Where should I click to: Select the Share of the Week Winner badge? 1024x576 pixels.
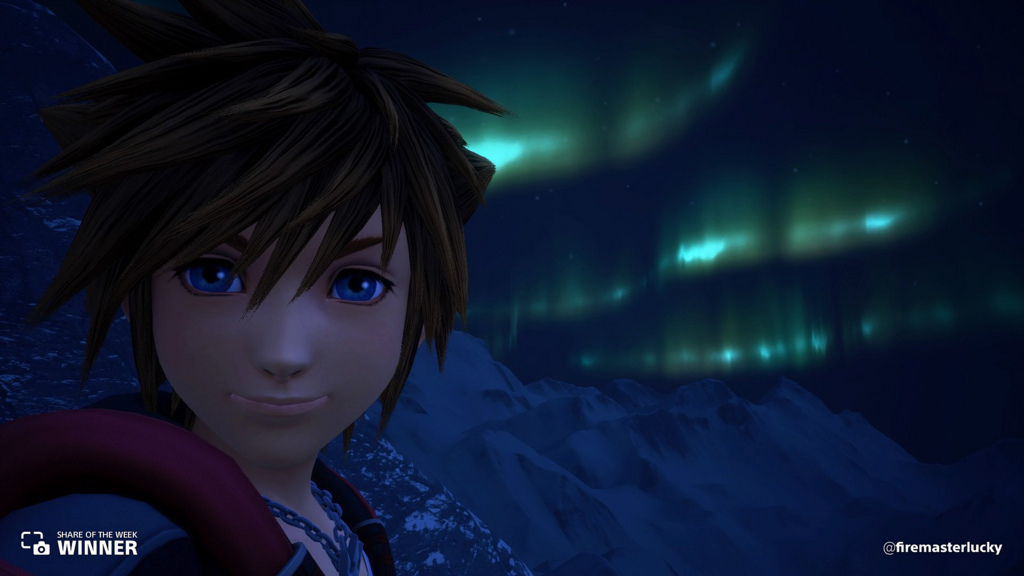tap(79, 543)
